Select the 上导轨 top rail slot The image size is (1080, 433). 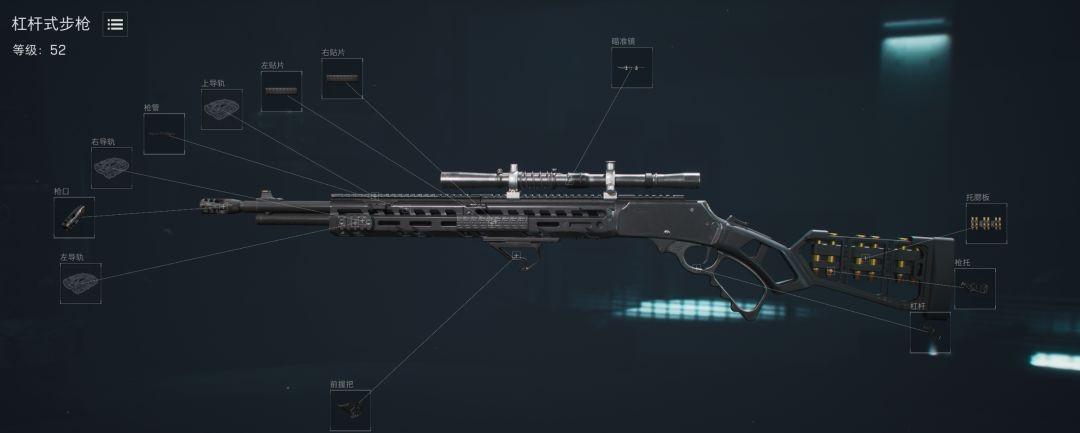coord(221,110)
